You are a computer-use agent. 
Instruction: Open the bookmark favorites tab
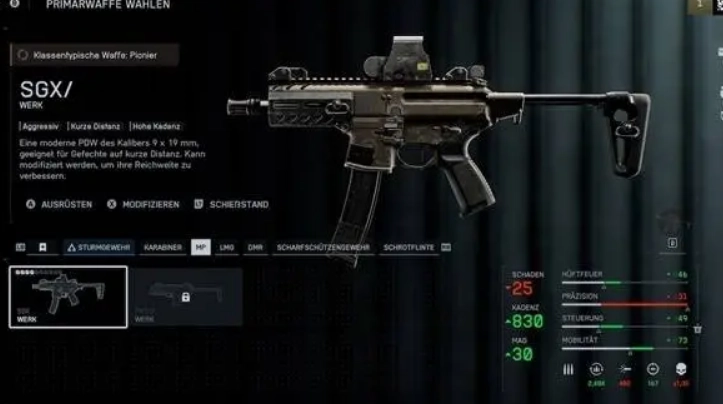point(43,246)
